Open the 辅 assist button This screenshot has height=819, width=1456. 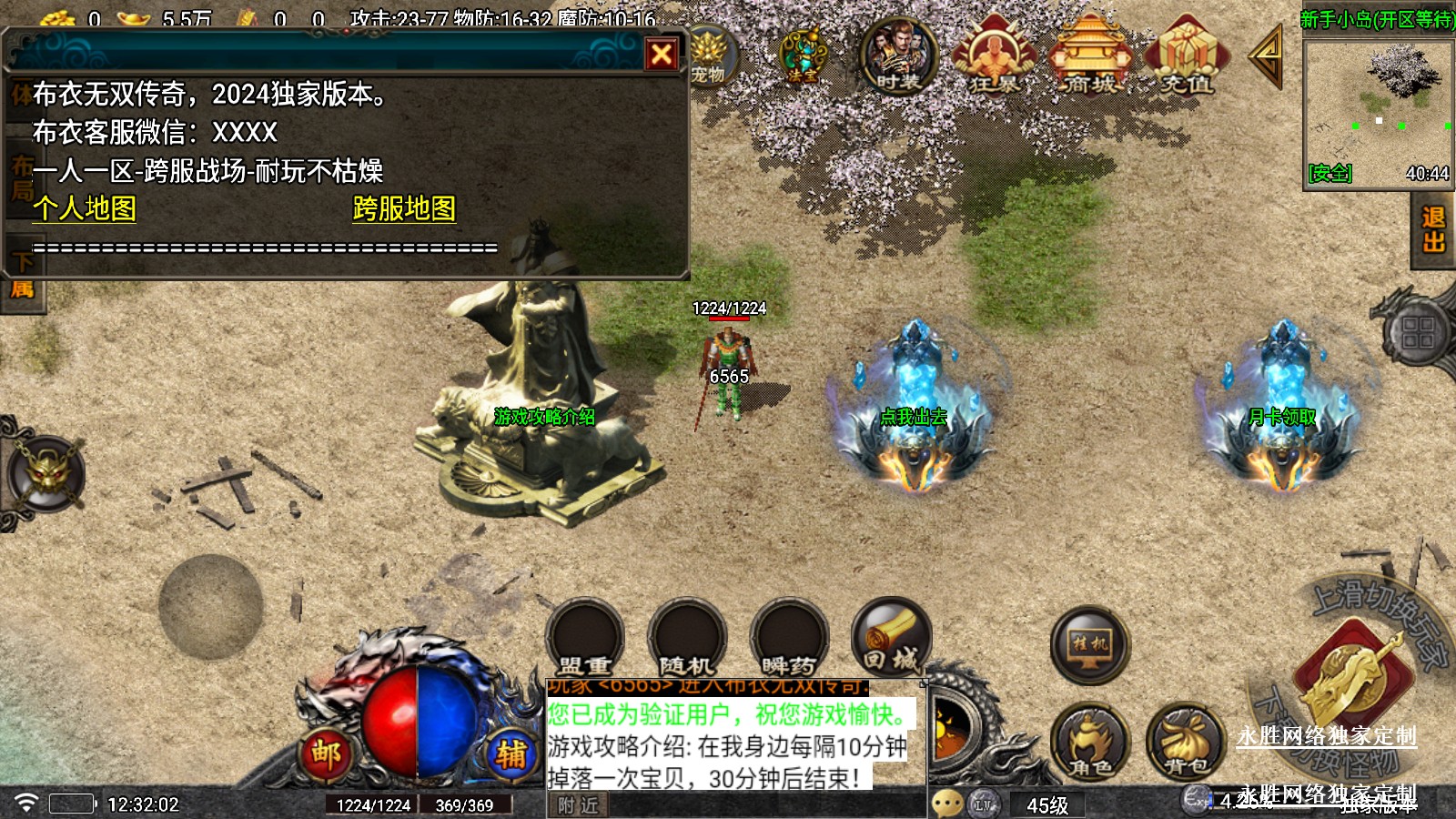(511, 753)
